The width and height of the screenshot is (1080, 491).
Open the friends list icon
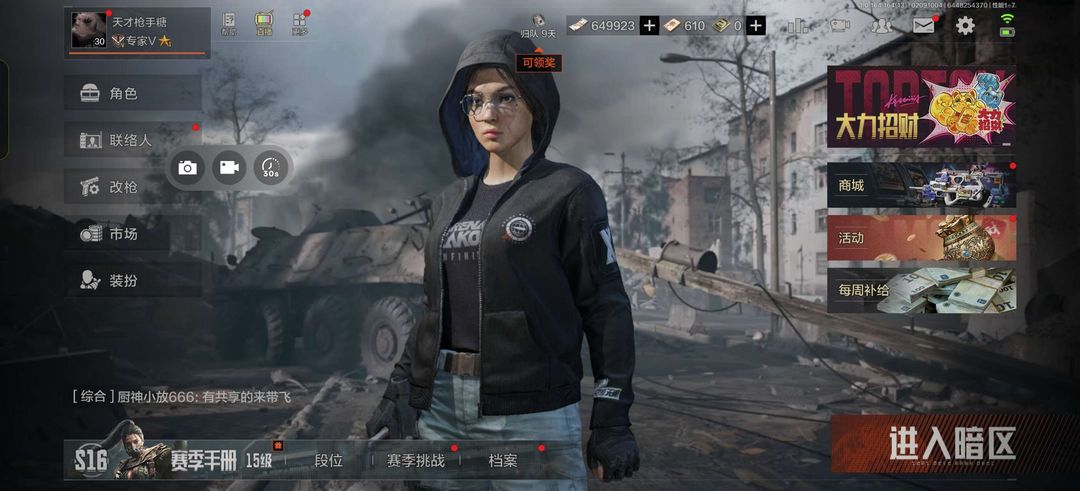point(881,26)
